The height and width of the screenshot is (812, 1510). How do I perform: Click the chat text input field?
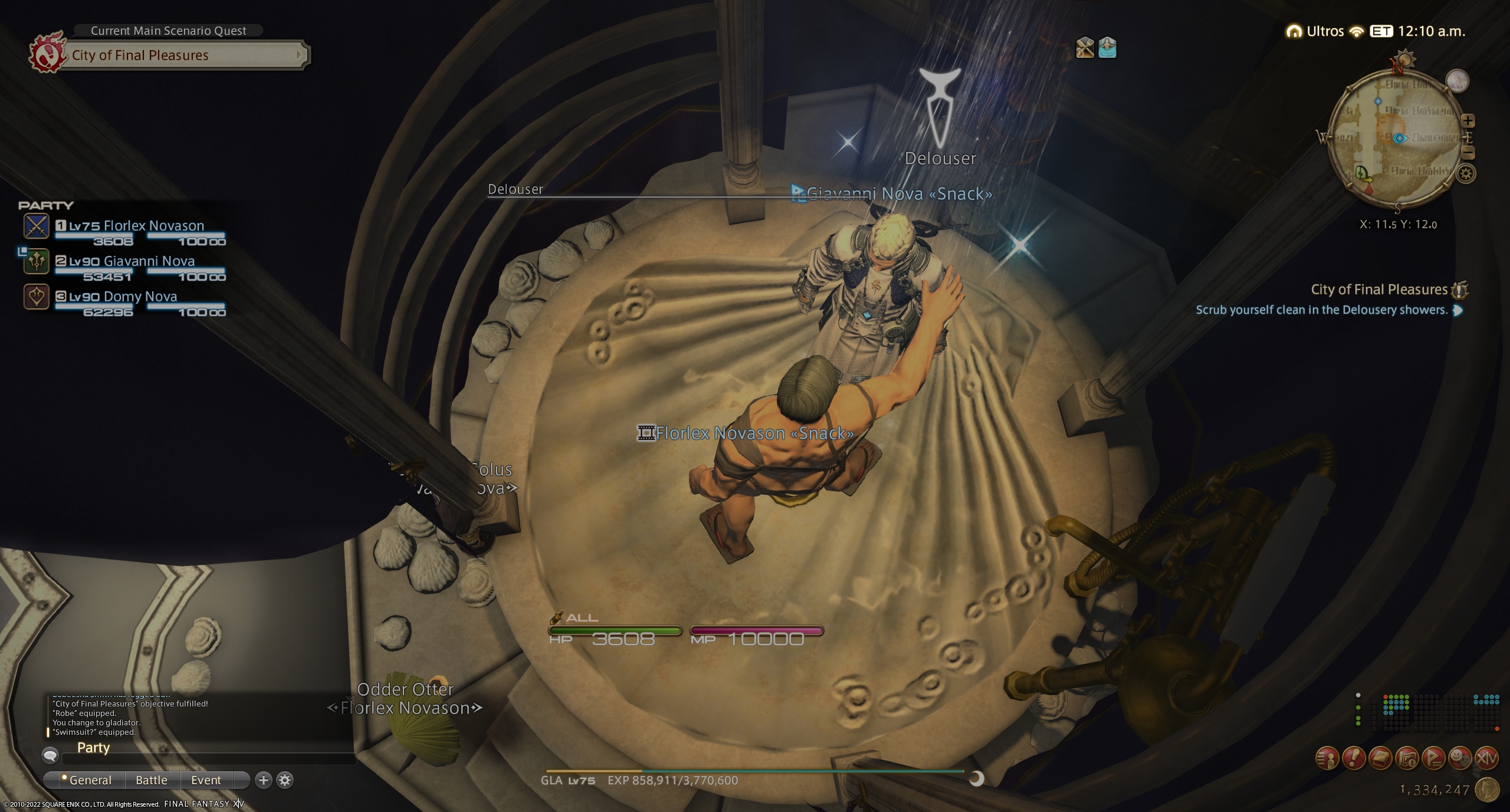click(x=206, y=758)
